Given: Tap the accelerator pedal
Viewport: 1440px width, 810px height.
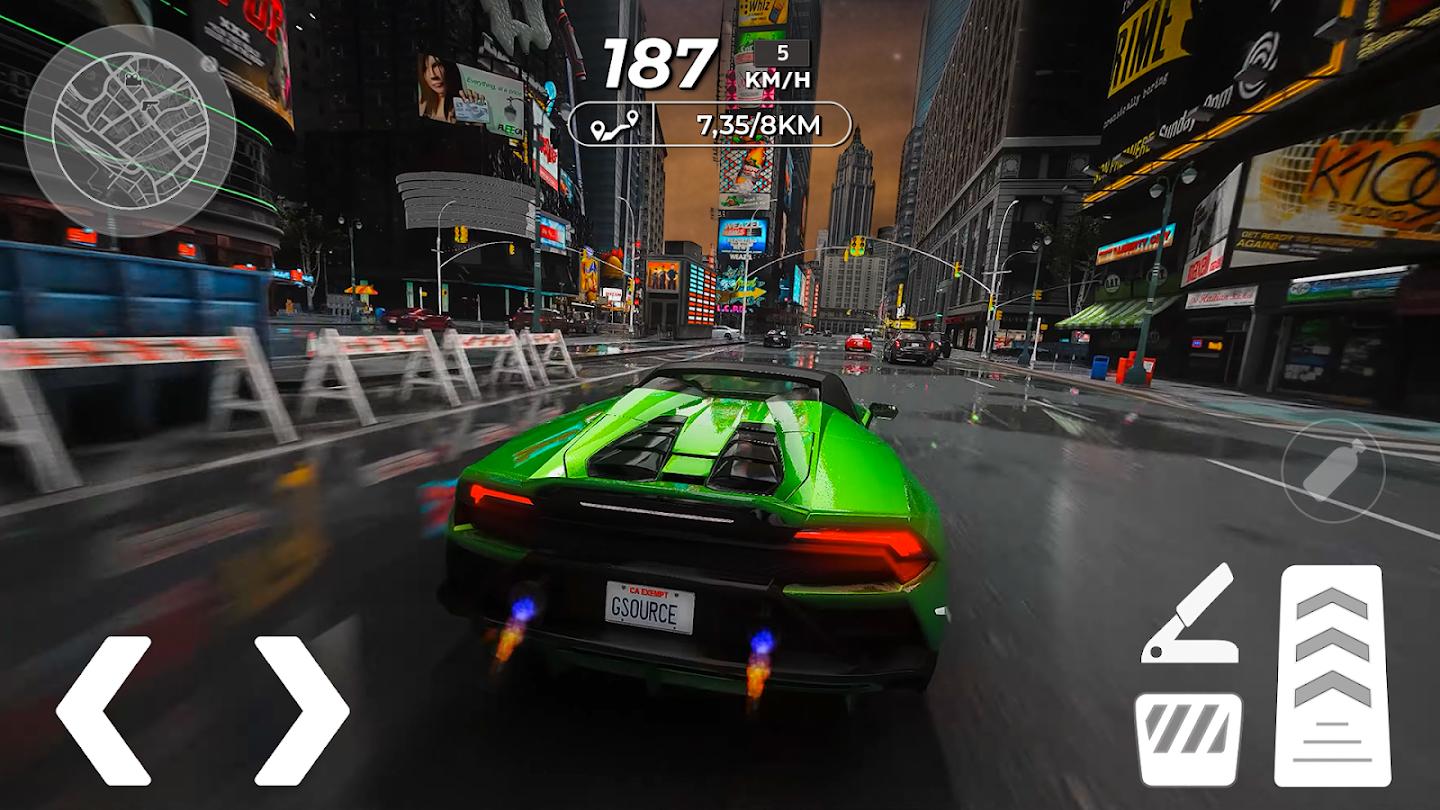Looking at the screenshot, I should pyautogui.click(x=1332, y=675).
